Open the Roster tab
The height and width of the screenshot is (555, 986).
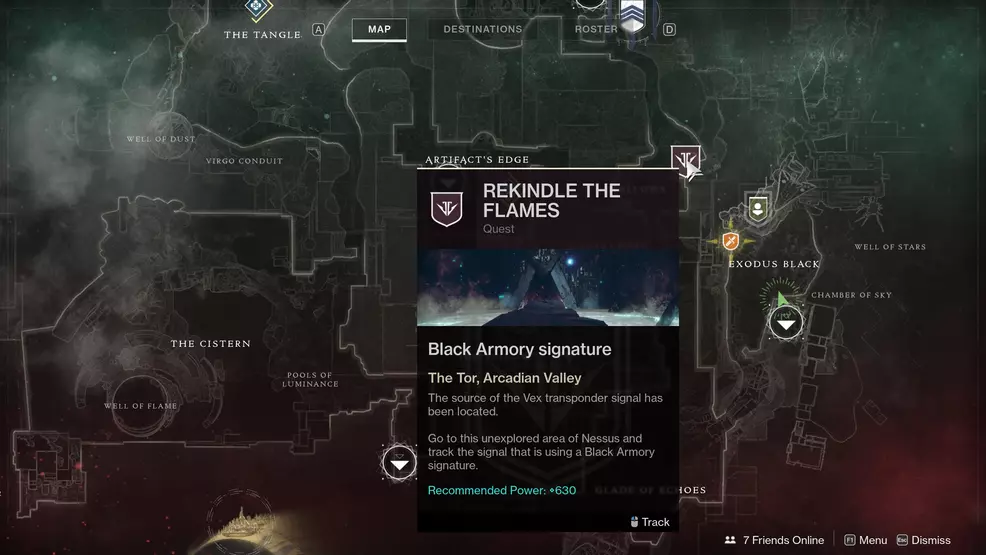click(596, 29)
